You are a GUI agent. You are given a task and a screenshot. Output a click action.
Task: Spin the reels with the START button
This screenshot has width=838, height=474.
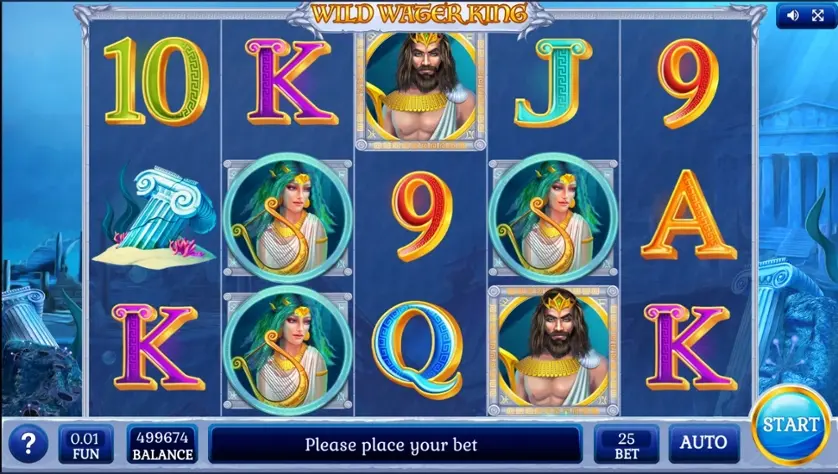(790, 425)
